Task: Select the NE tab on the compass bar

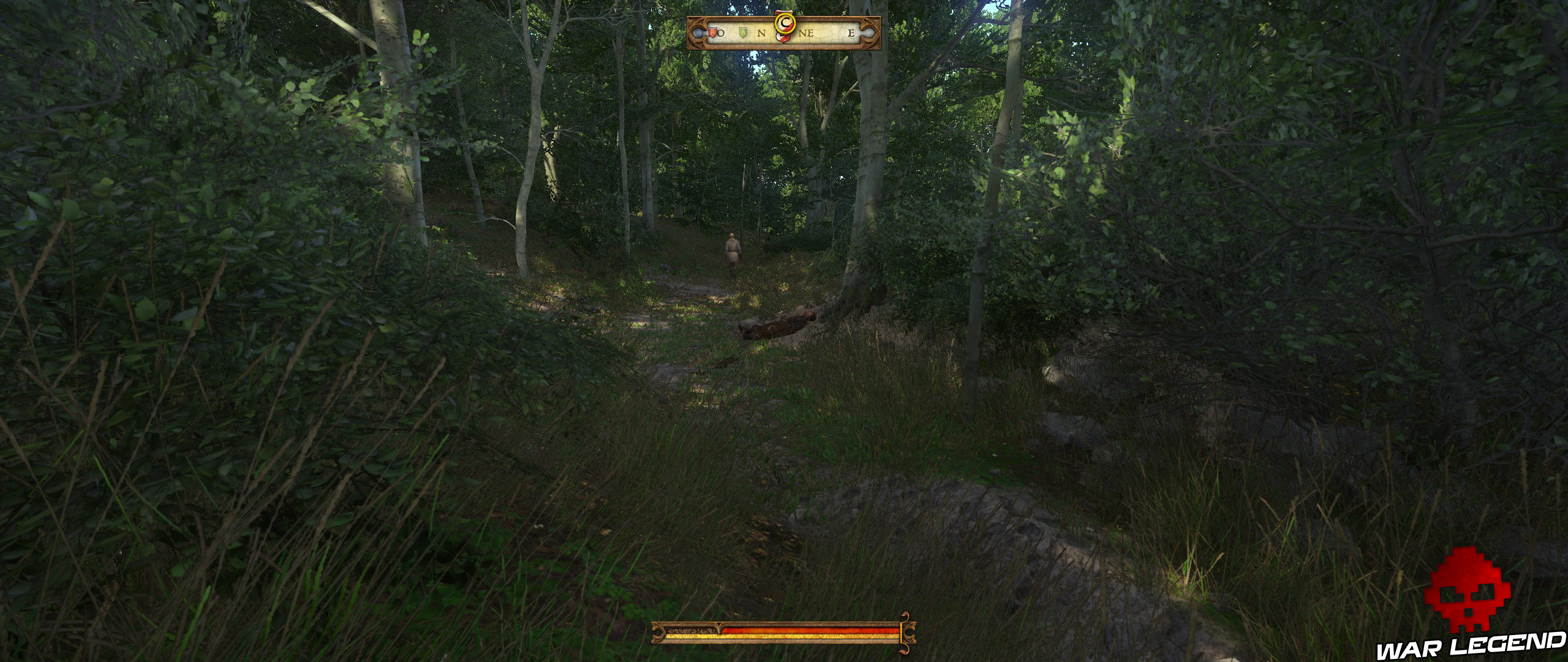Action: coord(807,34)
